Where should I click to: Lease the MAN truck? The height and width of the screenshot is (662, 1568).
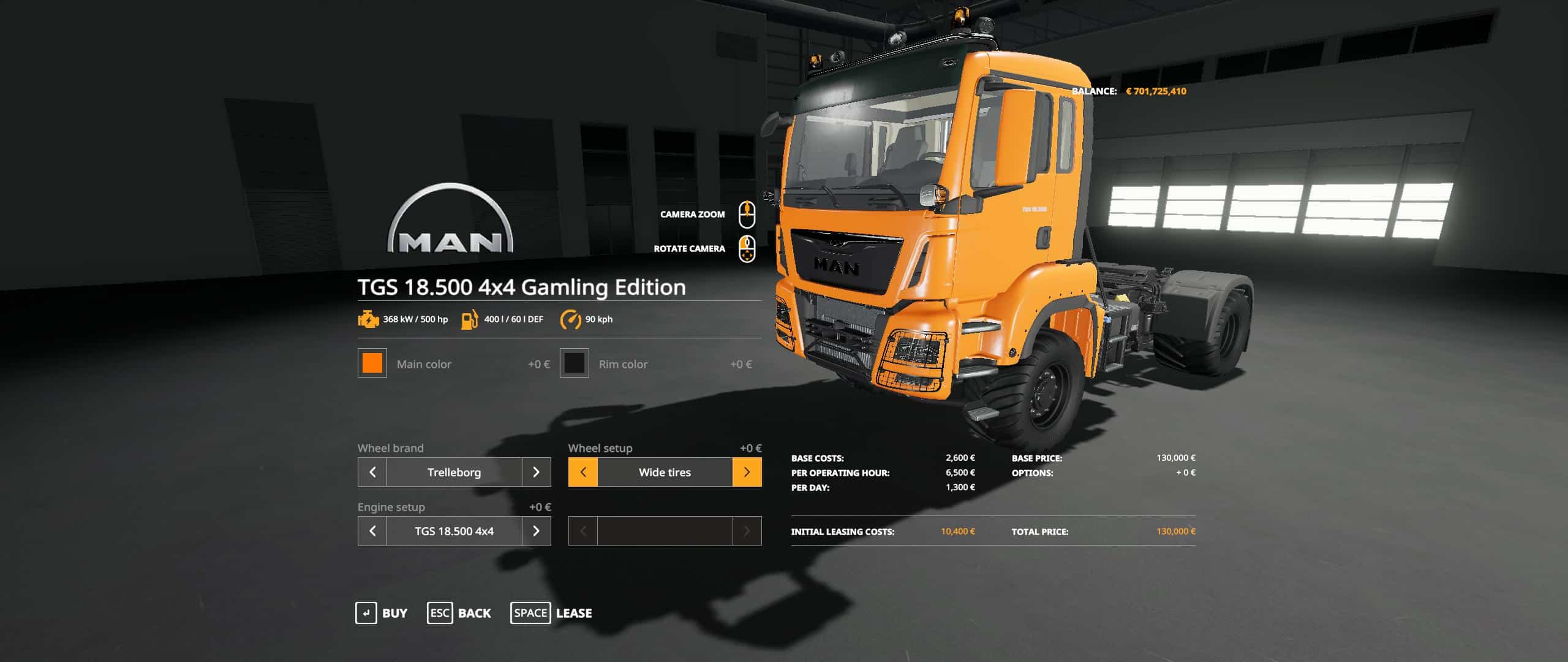coord(551,613)
